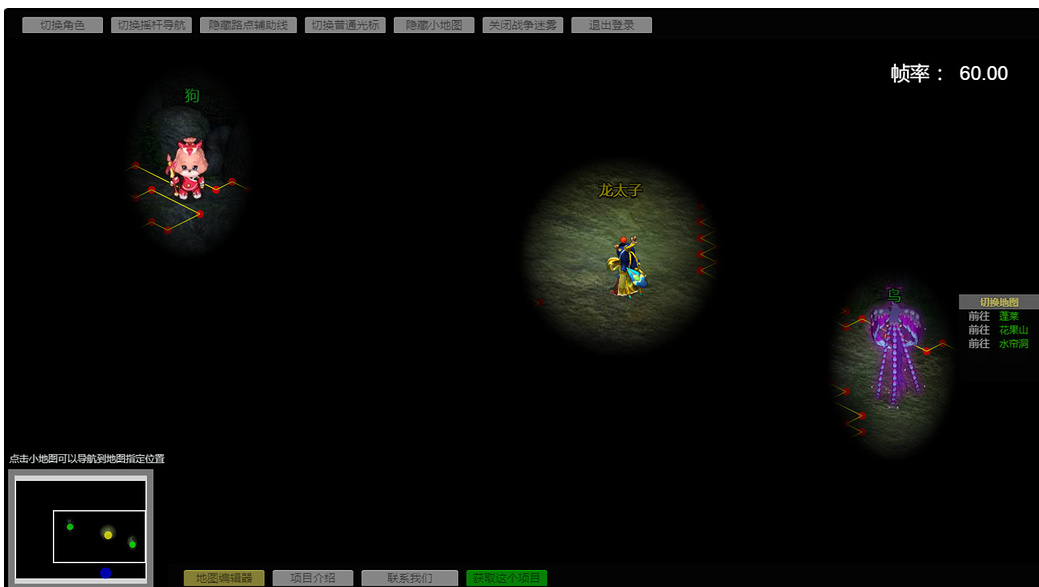Turn off fog of war (关闭战争迷雾)

tap(523, 25)
